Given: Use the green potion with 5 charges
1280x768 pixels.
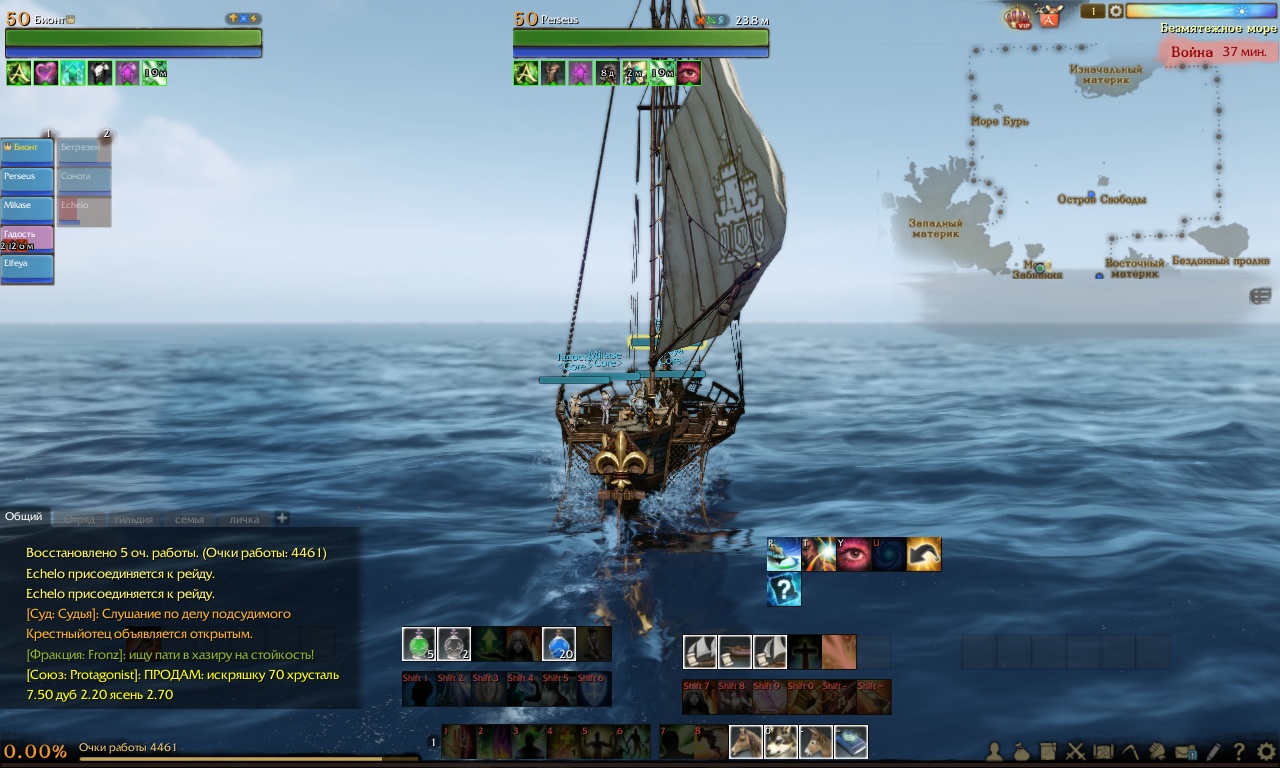Looking at the screenshot, I should pyautogui.click(x=419, y=644).
